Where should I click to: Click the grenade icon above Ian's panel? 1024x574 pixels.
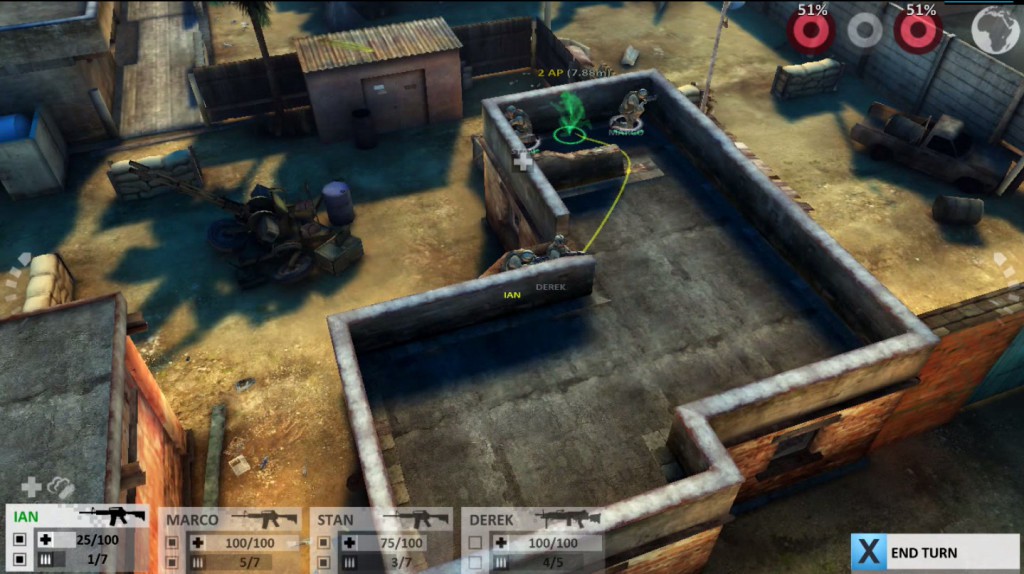(x=61, y=487)
